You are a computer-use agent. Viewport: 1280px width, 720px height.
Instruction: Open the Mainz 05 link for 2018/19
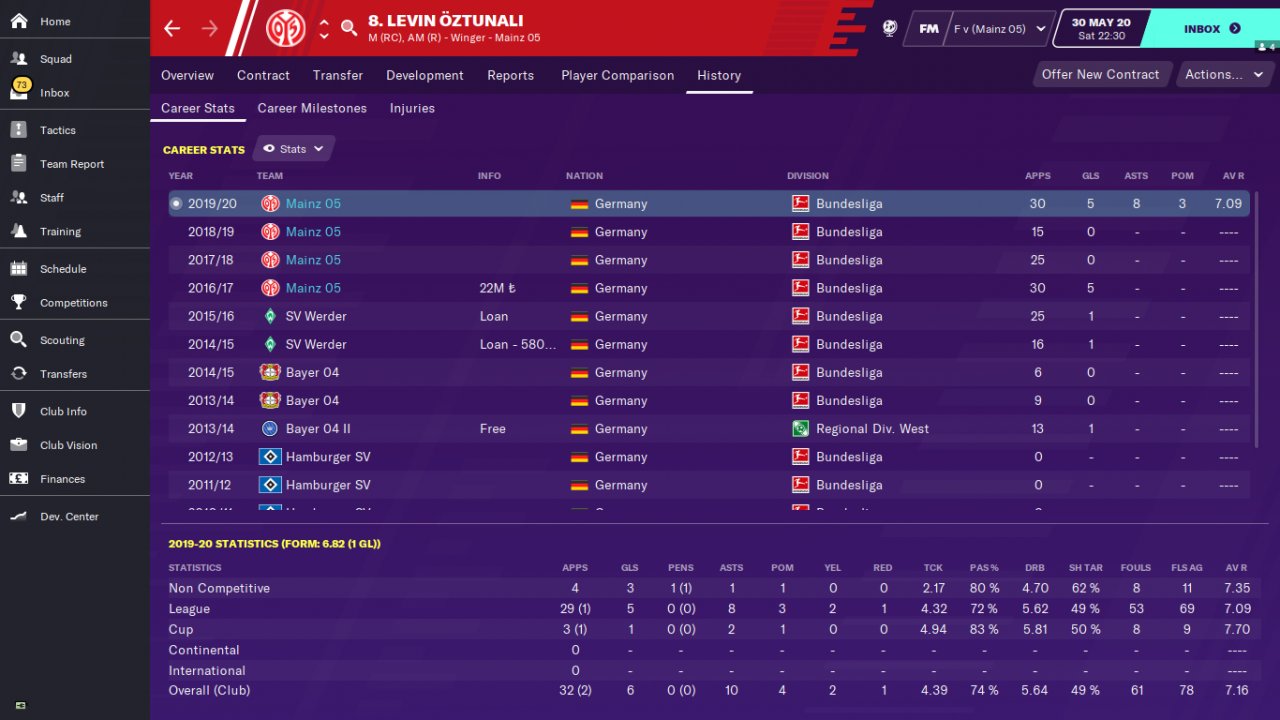[313, 232]
